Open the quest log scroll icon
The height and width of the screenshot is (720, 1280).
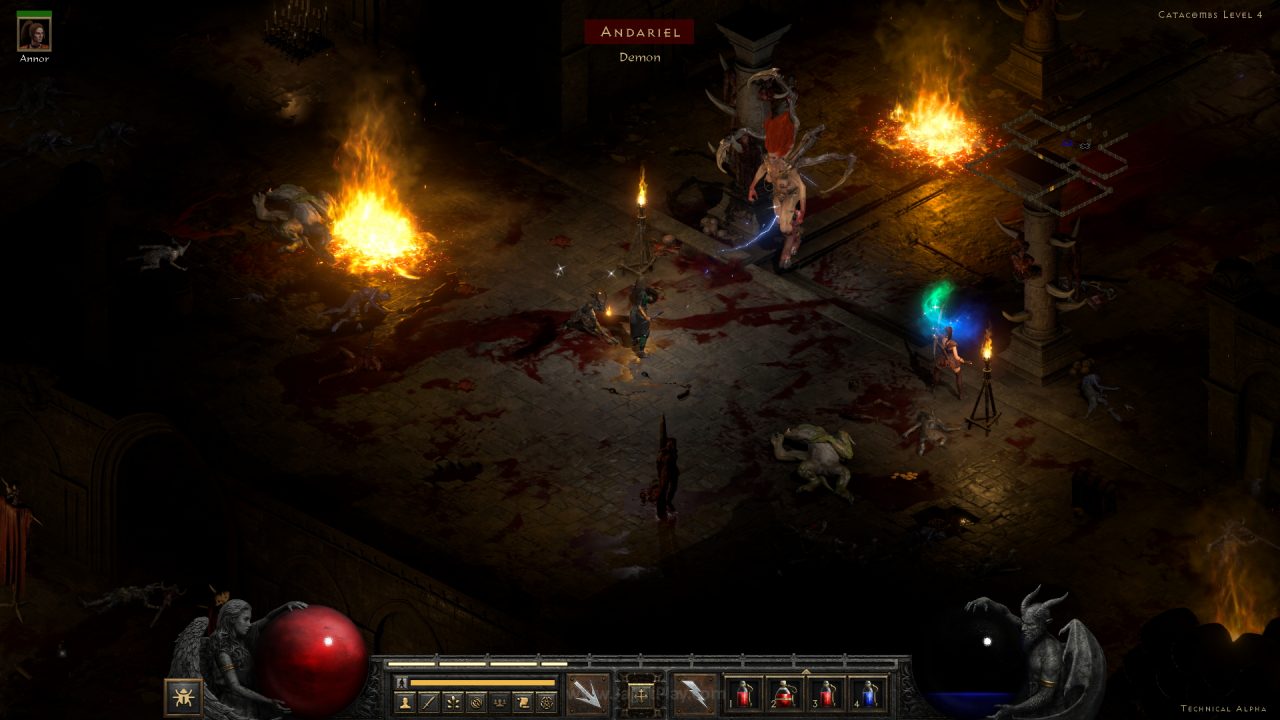522,702
